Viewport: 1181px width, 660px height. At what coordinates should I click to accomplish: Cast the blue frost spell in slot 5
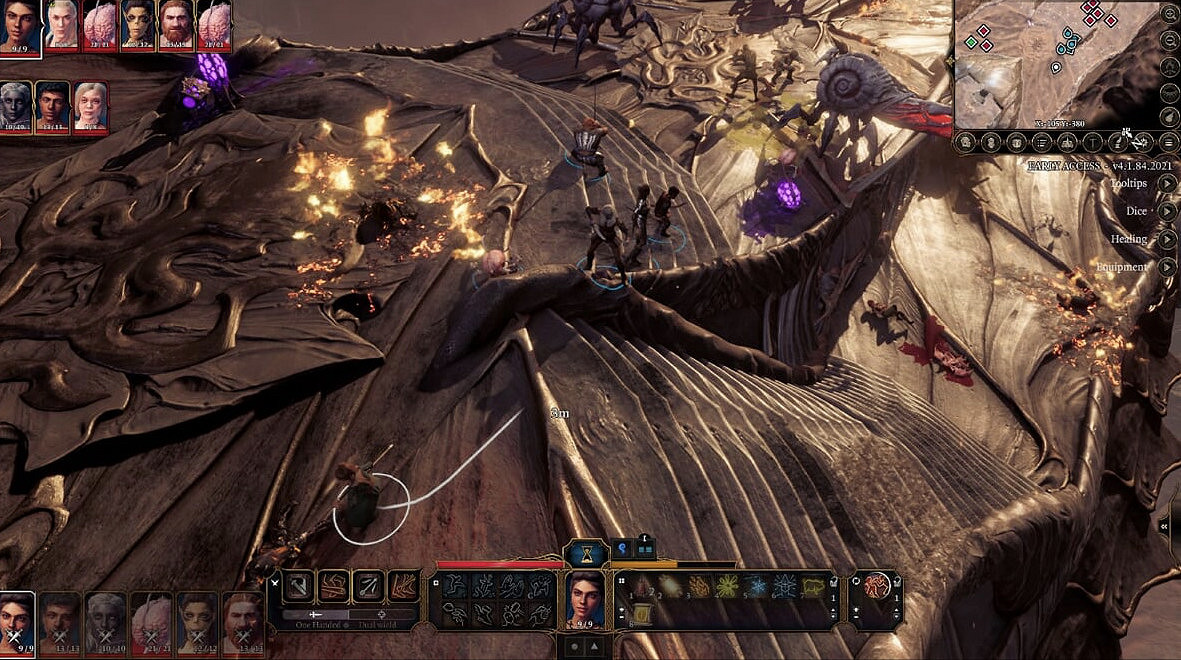click(755, 587)
